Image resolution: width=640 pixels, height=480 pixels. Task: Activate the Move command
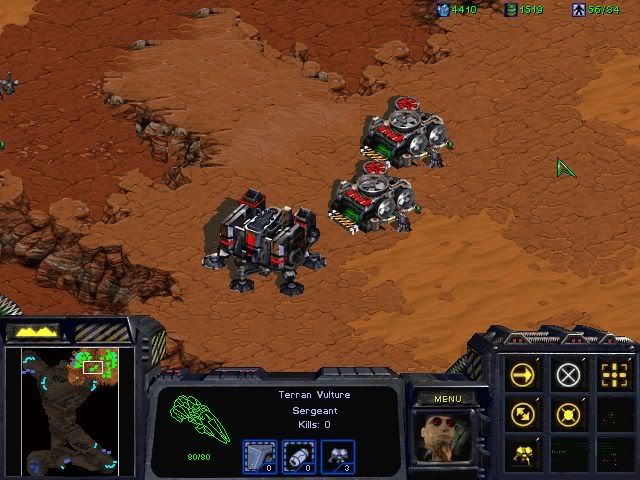pos(523,375)
